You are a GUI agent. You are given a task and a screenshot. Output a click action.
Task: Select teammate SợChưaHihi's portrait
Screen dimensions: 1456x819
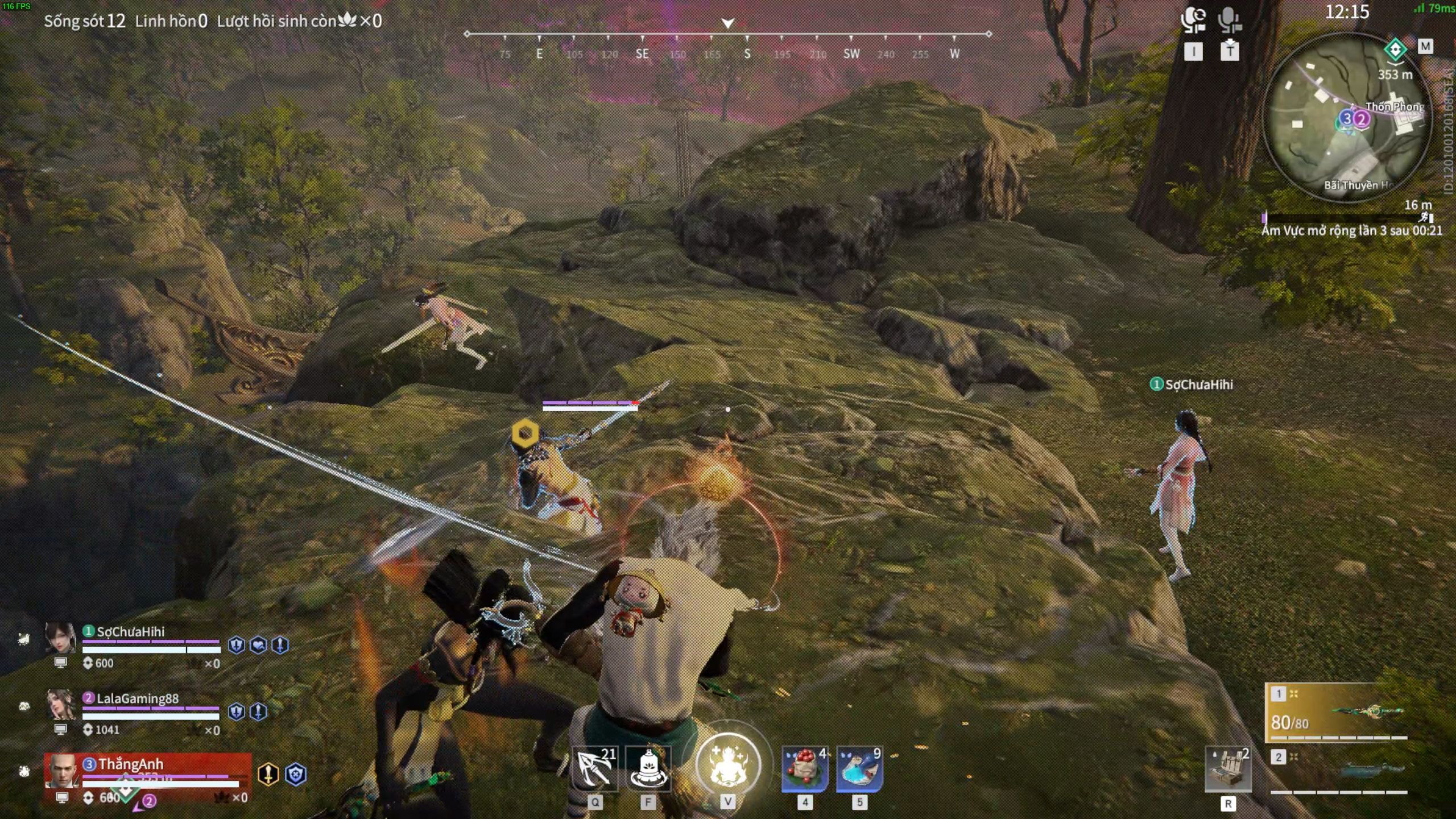tap(60, 638)
